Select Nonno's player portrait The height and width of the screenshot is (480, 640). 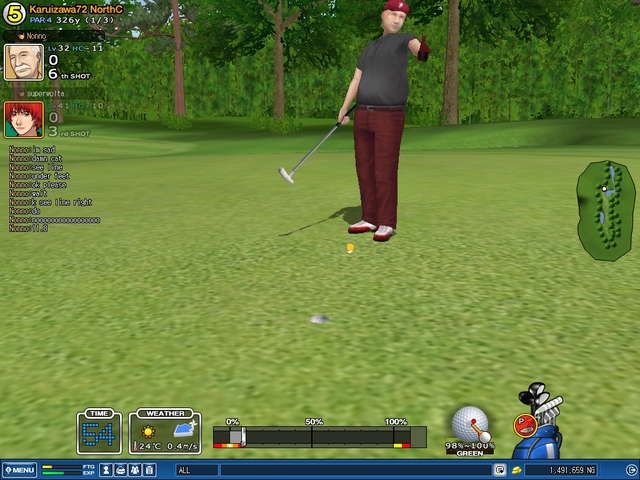click(23, 62)
